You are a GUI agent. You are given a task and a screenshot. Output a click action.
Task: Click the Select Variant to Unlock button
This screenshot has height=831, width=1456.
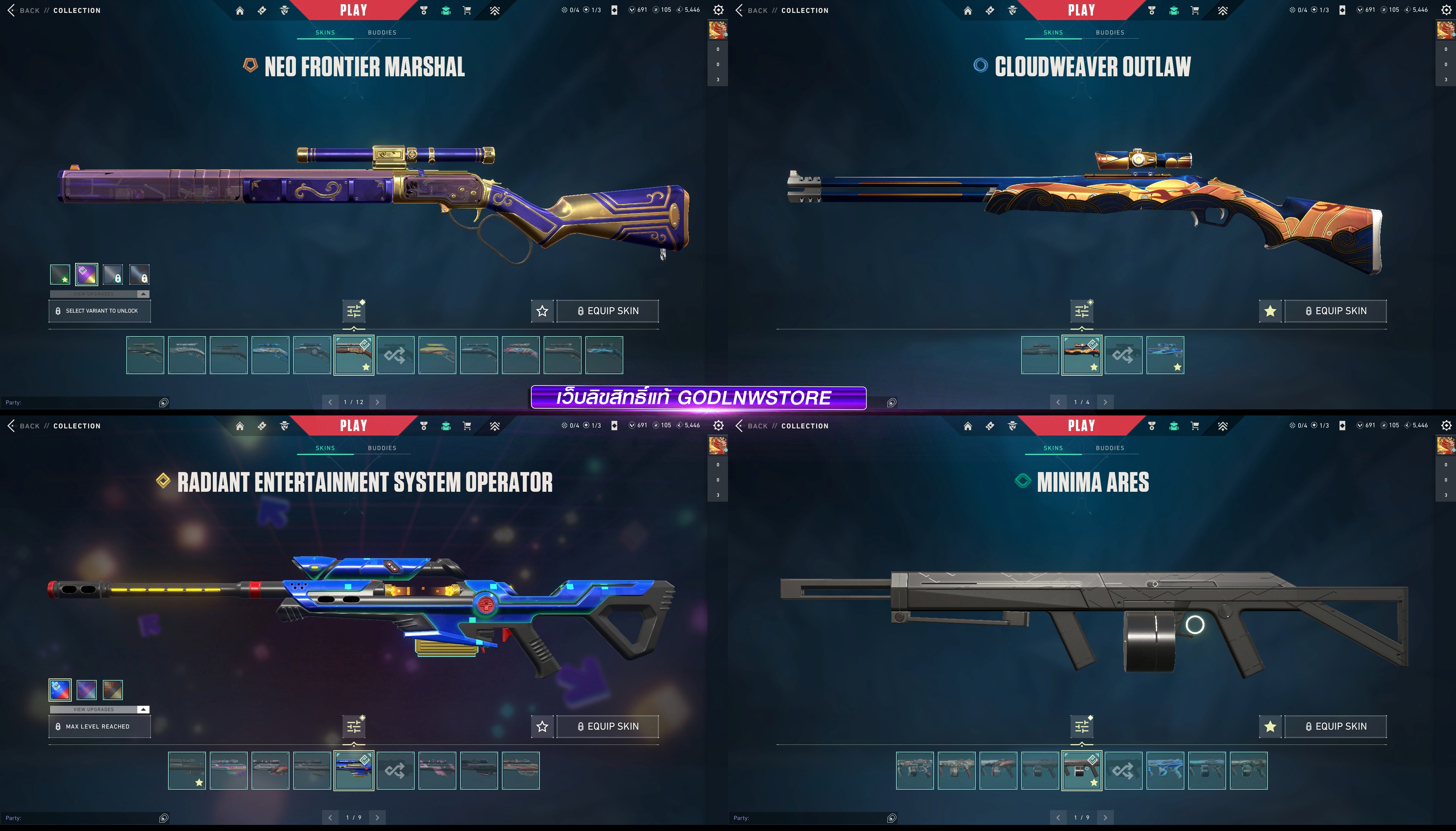tap(100, 311)
